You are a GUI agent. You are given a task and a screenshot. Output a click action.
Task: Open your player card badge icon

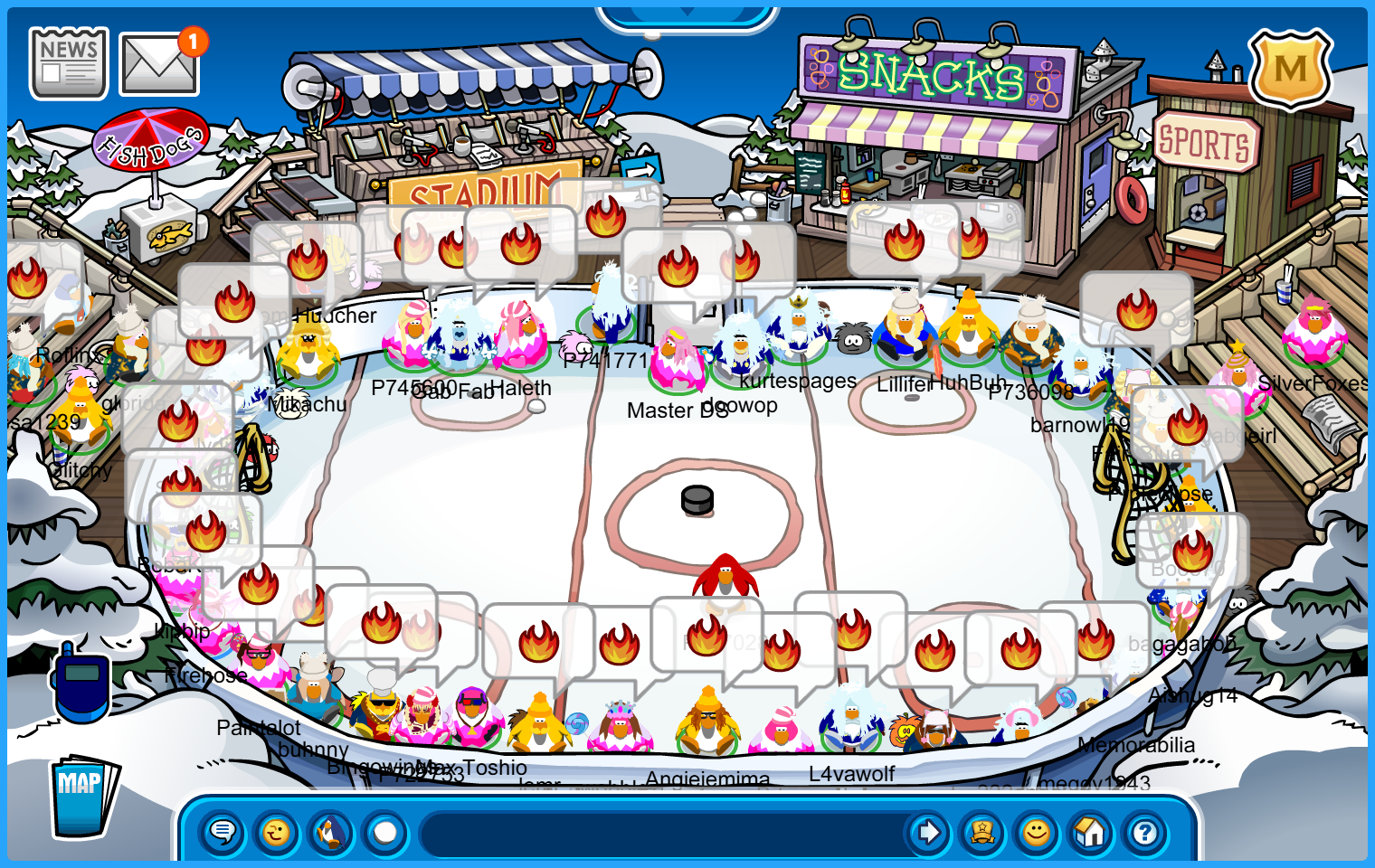(x=982, y=832)
